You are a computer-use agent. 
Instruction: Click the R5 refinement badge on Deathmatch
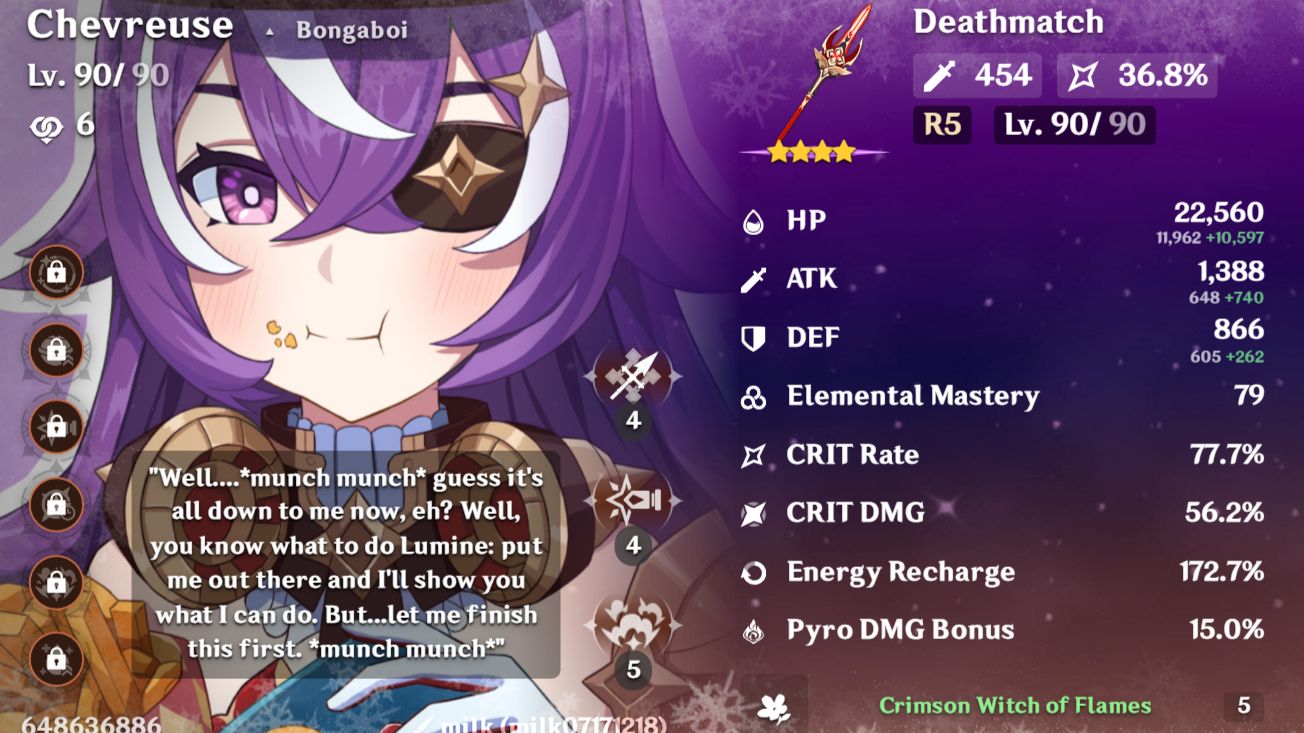941,125
